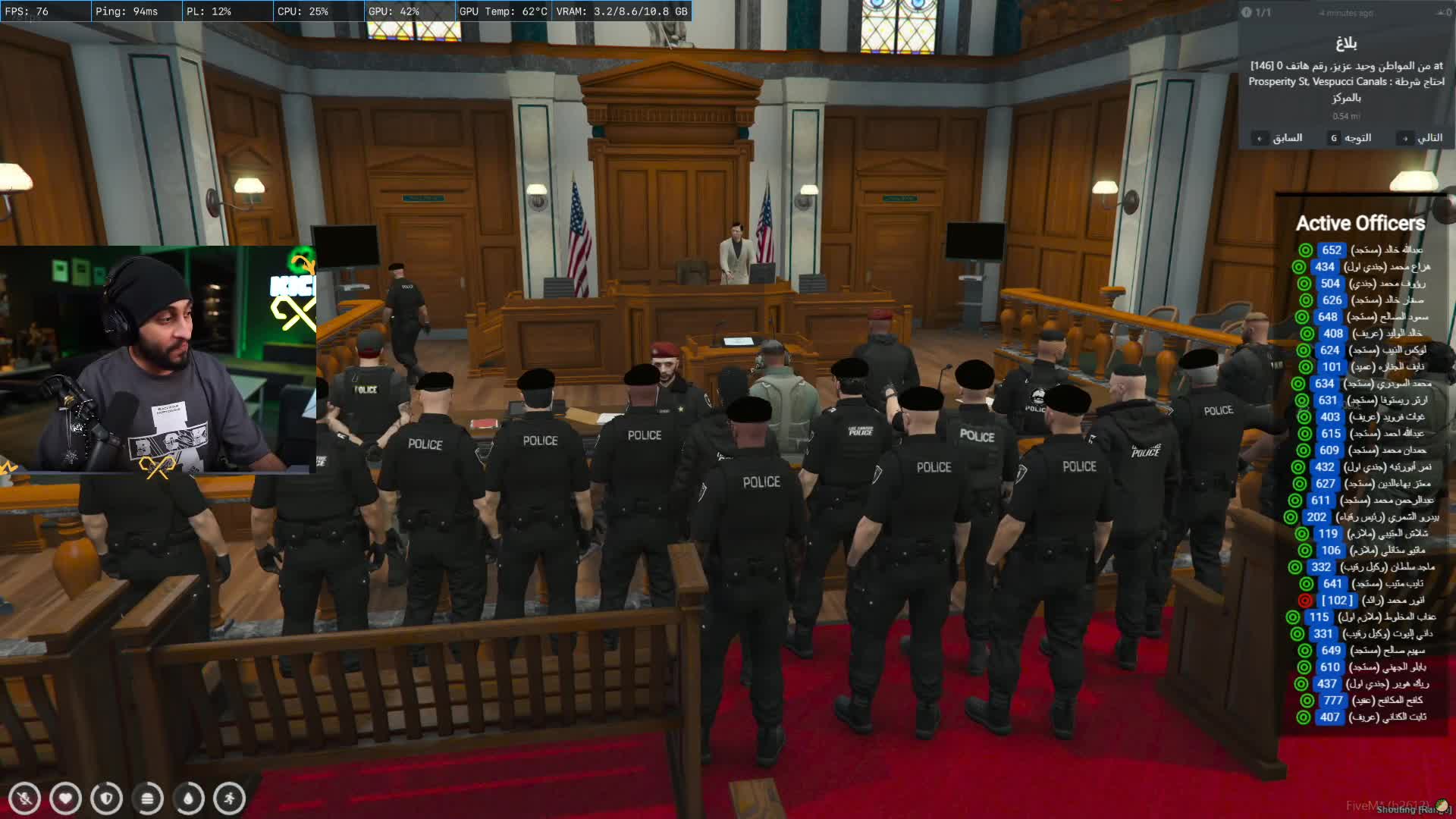The image size is (1456, 819).
Task: Choose officer 202 in the officers list
Action: click(x=1362, y=517)
